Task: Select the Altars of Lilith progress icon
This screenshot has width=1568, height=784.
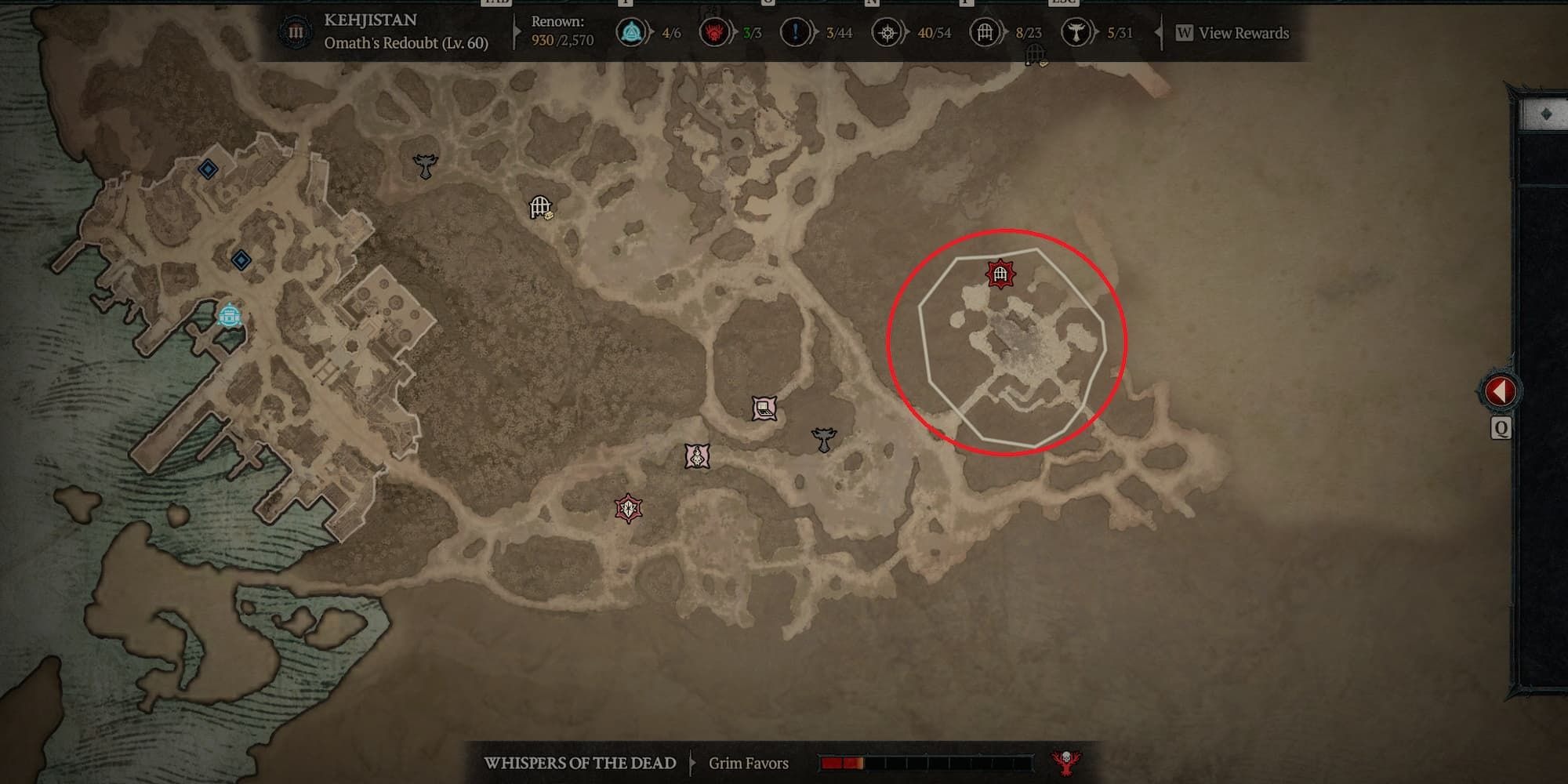Action: pos(1076,33)
